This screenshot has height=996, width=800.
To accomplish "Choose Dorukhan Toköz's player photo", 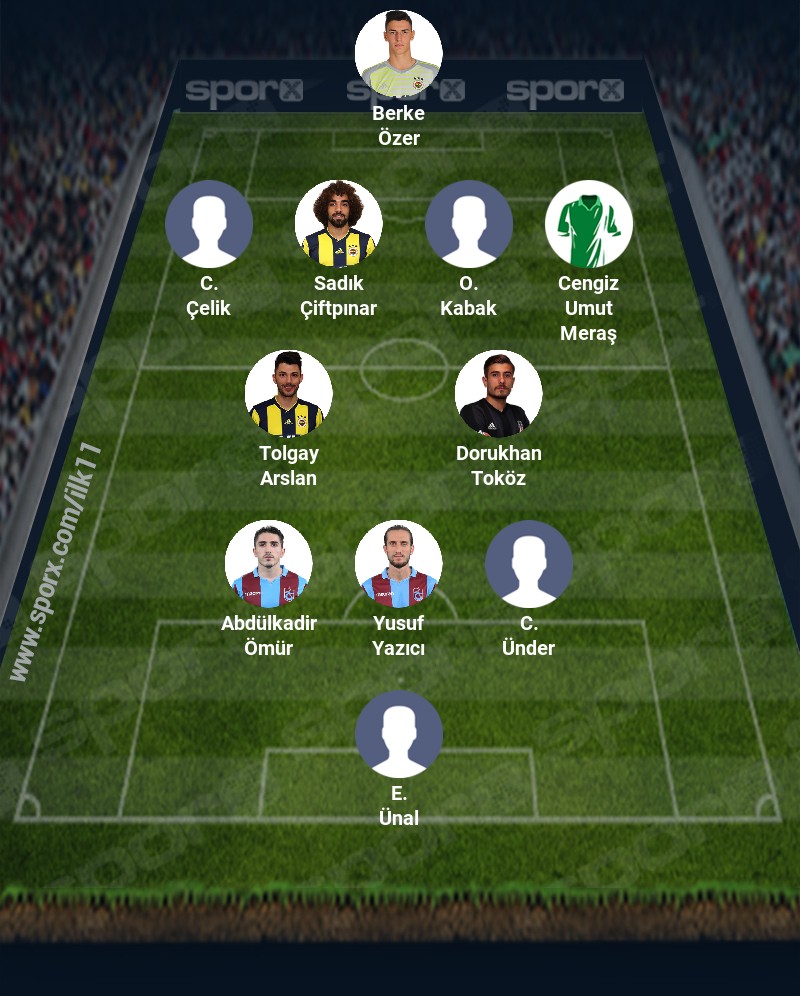I will tap(498, 394).
